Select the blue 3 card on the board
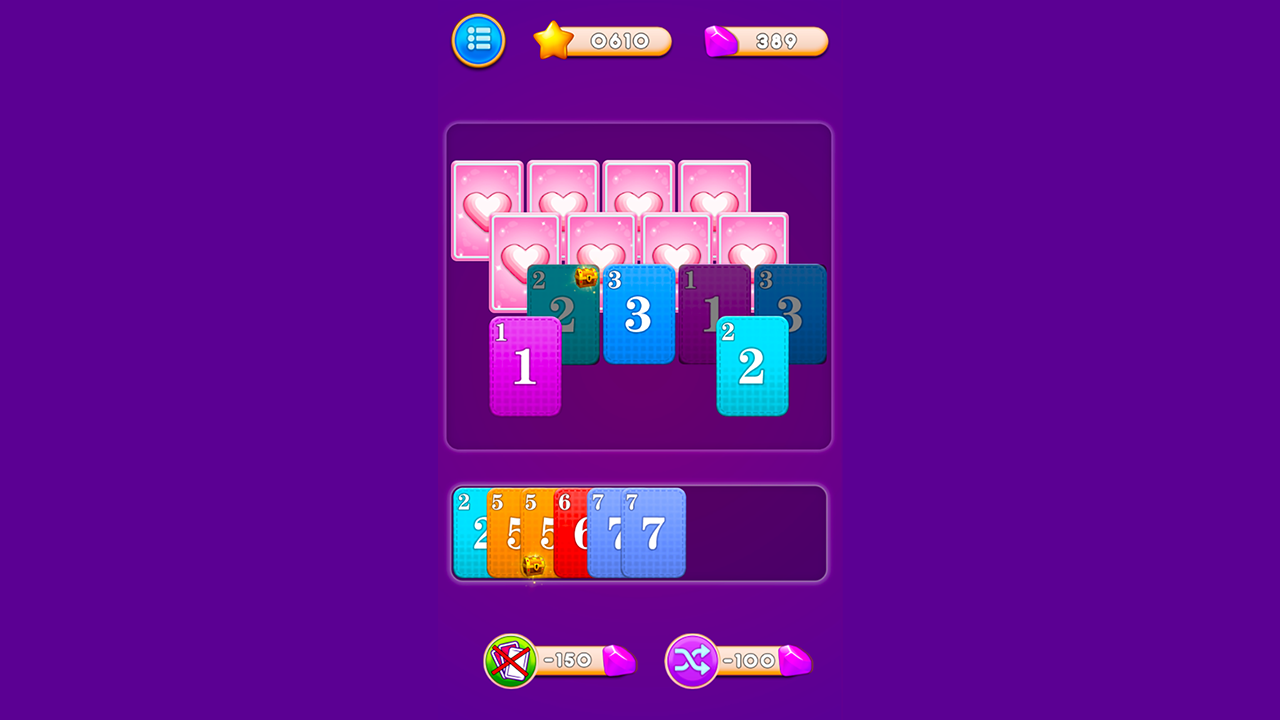 tap(639, 315)
